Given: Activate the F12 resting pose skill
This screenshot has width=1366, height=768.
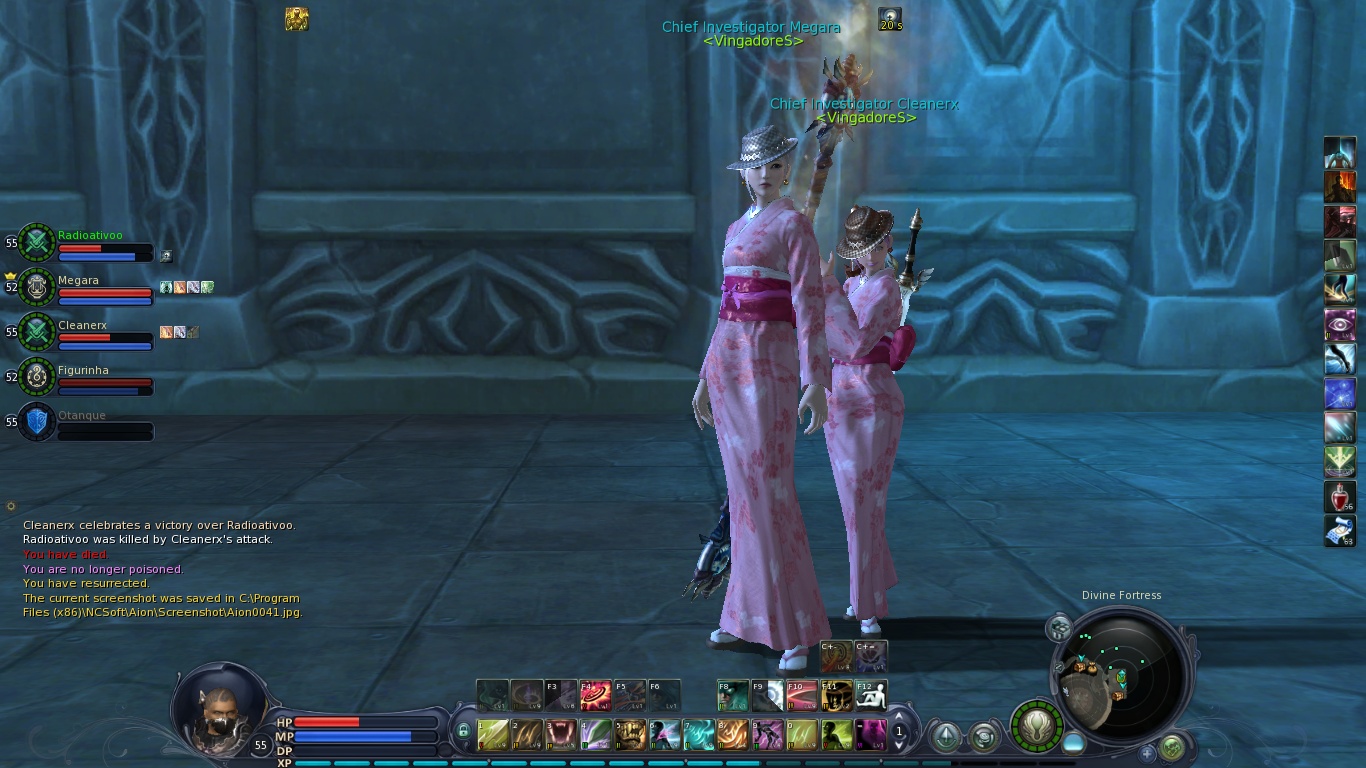Looking at the screenshot, I should pos(870,695).
